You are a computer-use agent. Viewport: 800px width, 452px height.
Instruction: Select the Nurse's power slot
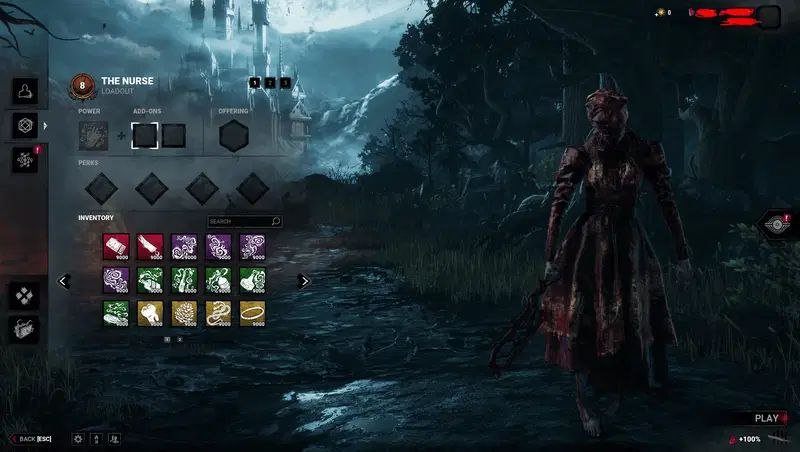point(94,135)
